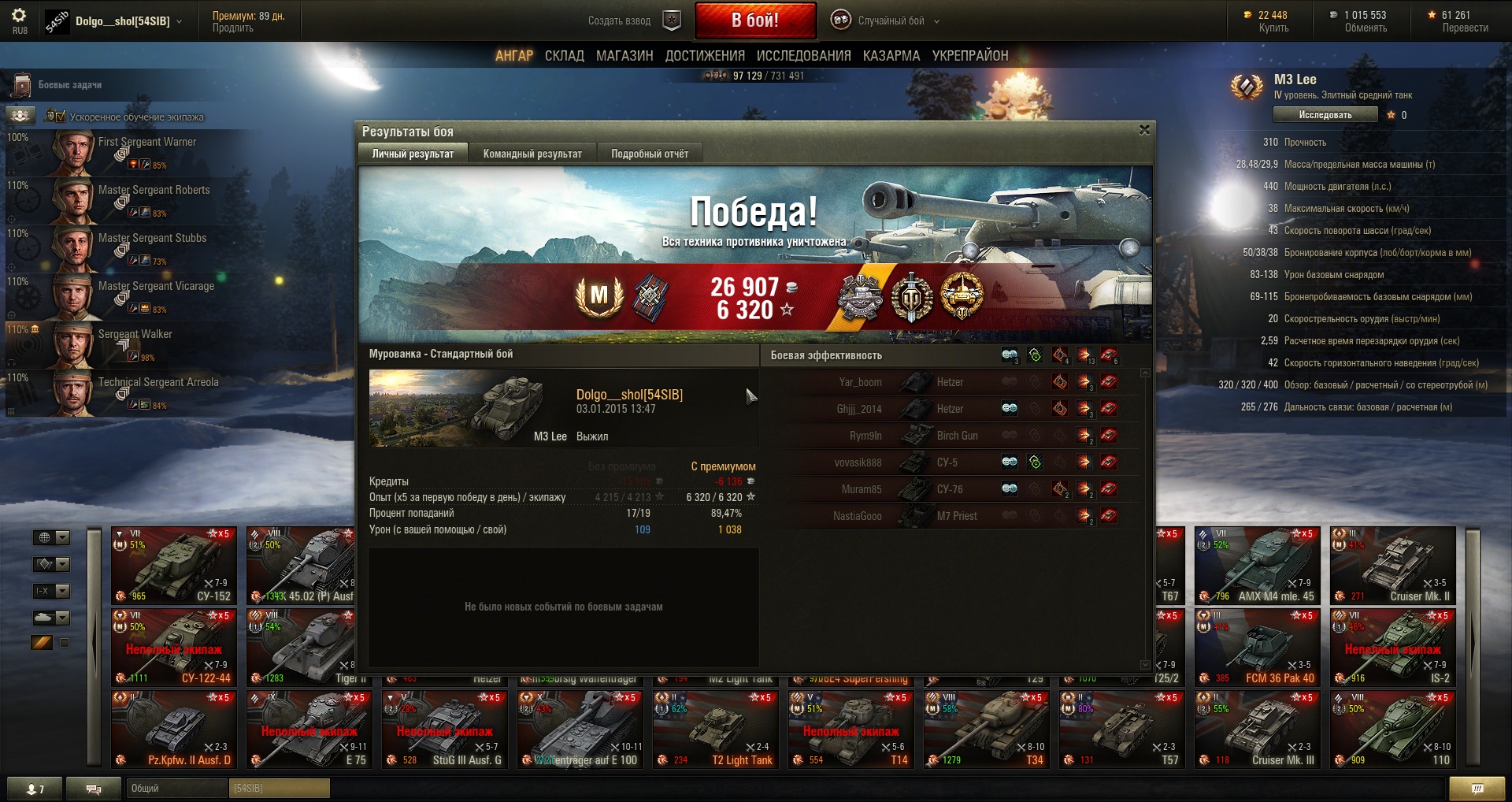This screenshot has width=1512, height=802.
Task: Choose the Cruiser Mk. II tank
Action: pos(1392,565)
